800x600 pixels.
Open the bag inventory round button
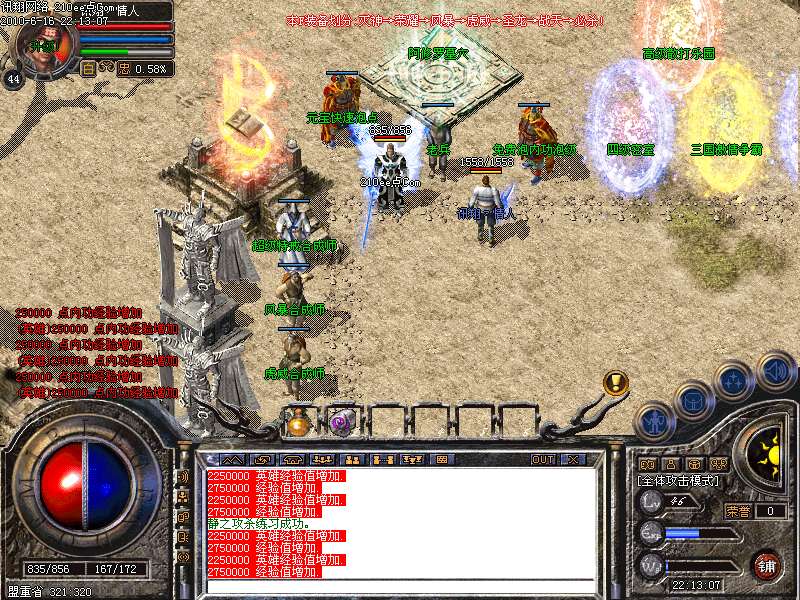coord(693,401)
